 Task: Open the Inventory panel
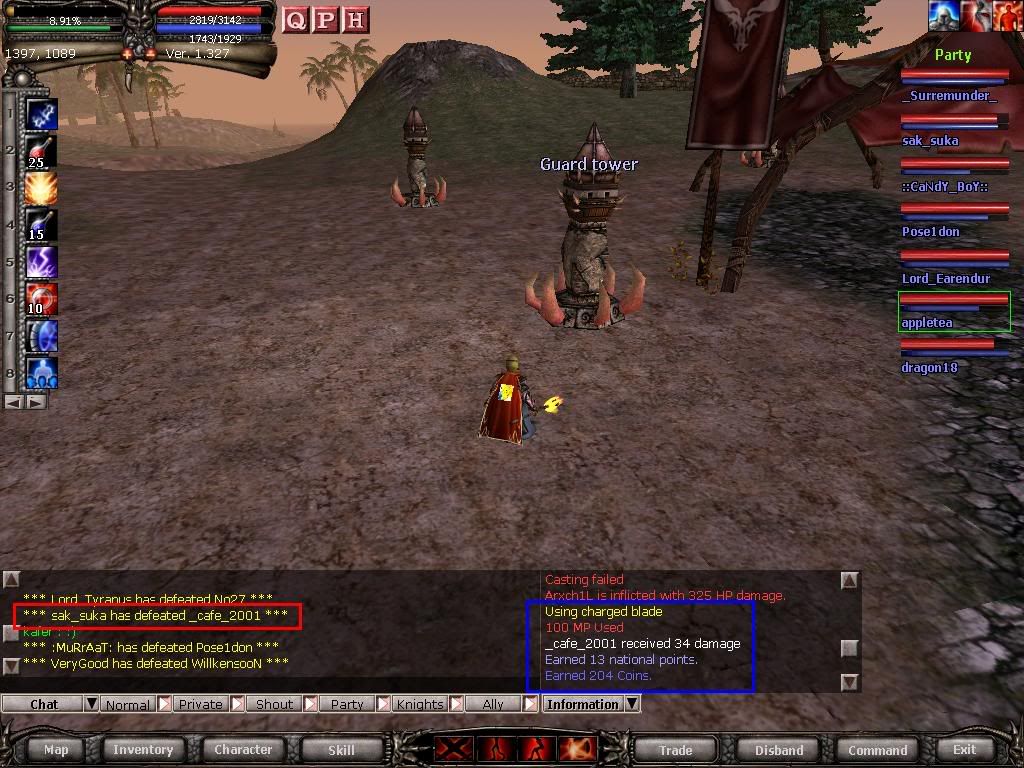click(143, 750)
